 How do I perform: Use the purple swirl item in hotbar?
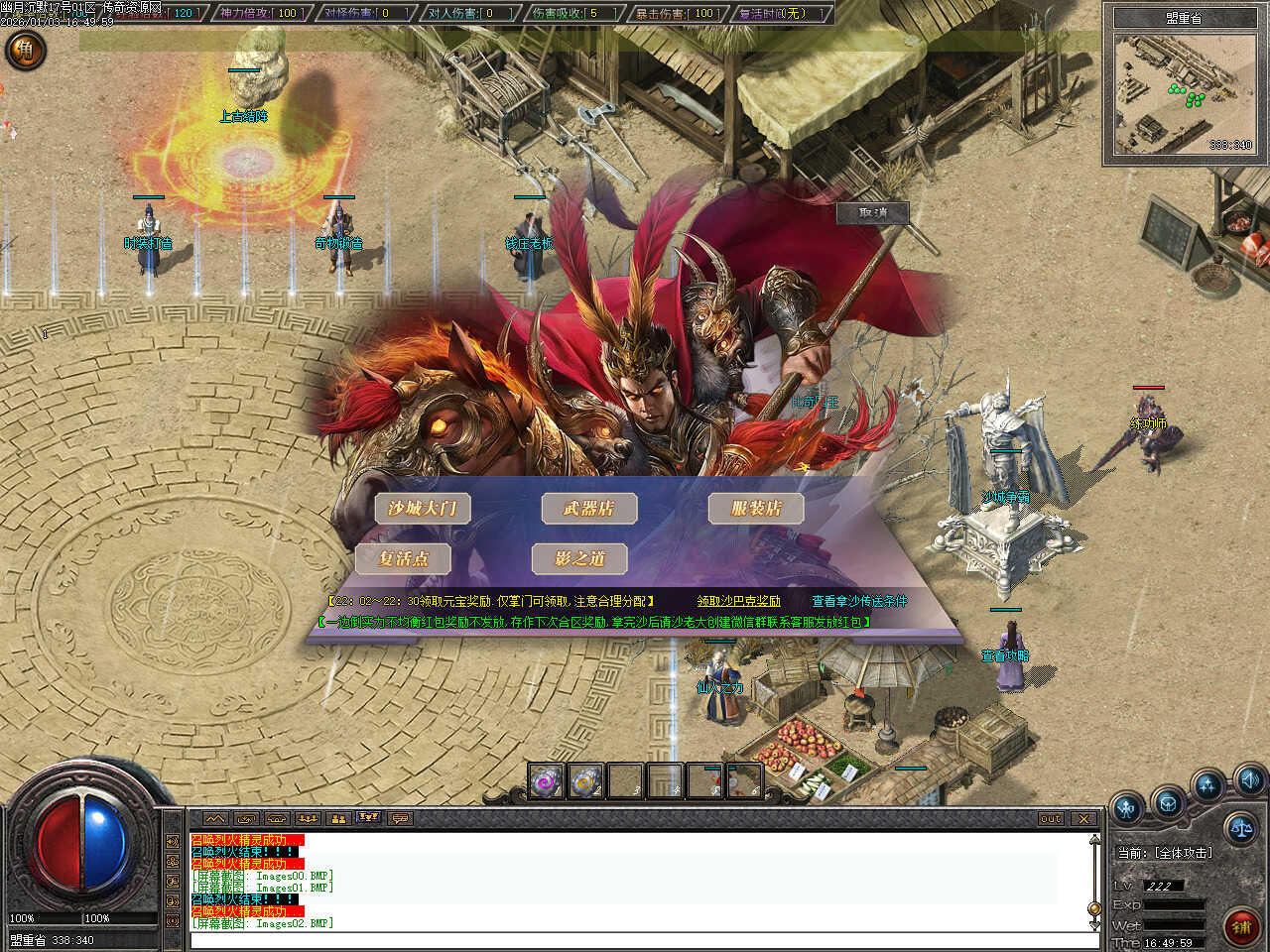point(546,781)
